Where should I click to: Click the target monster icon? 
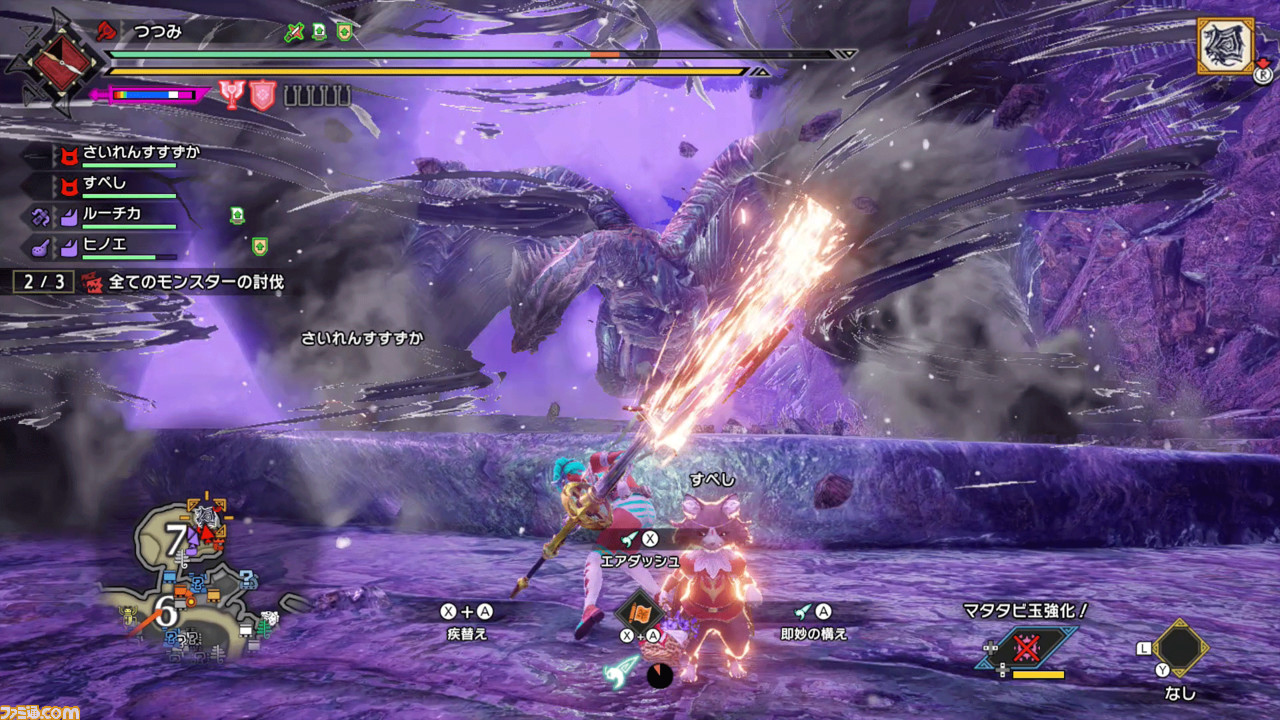click(1226, 46)
